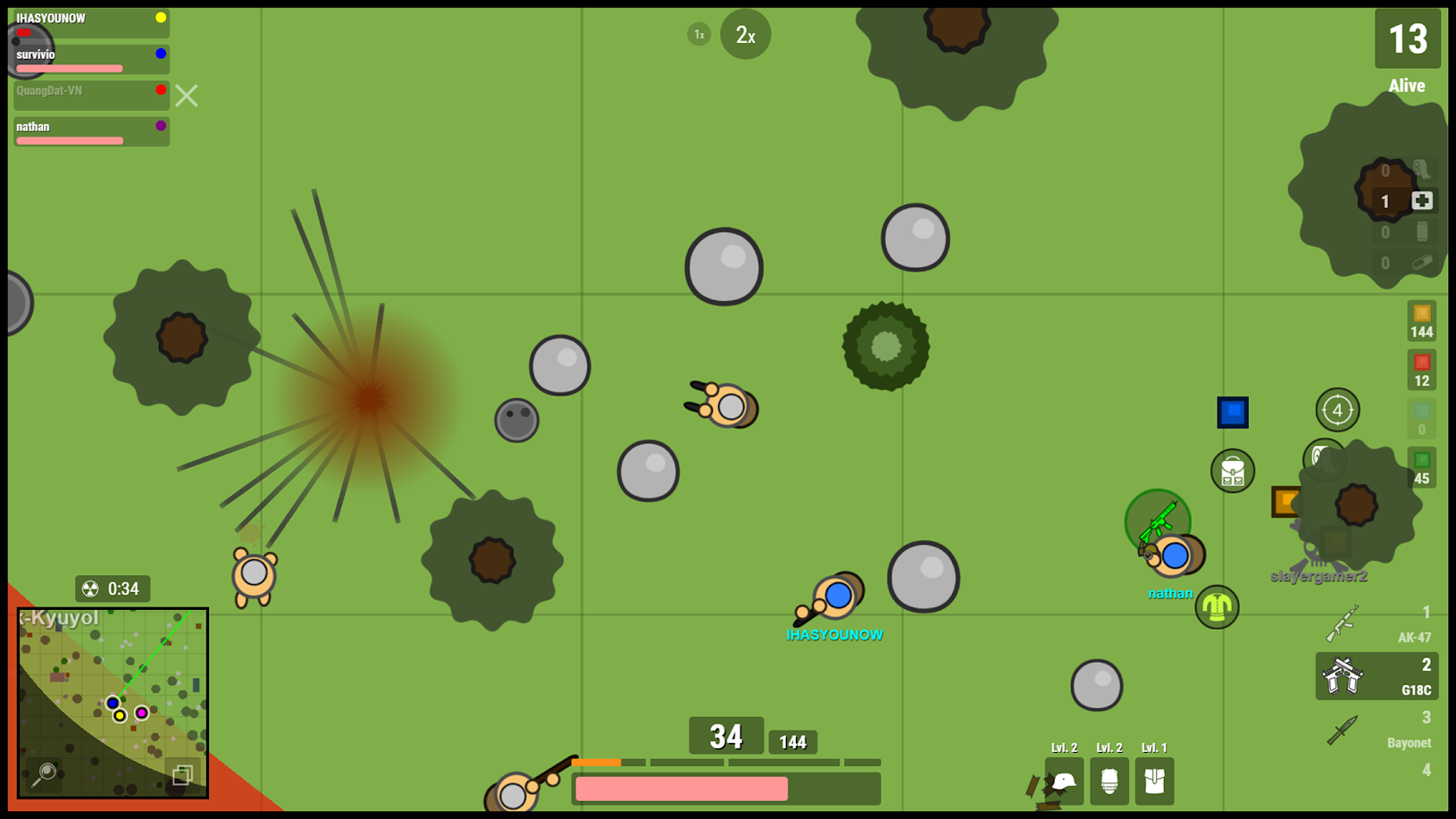Click the backpack pickup near slayergamer2
Image resolution: width=1456 pixels, height=819 pixels.
click(x=1233, y=471)
